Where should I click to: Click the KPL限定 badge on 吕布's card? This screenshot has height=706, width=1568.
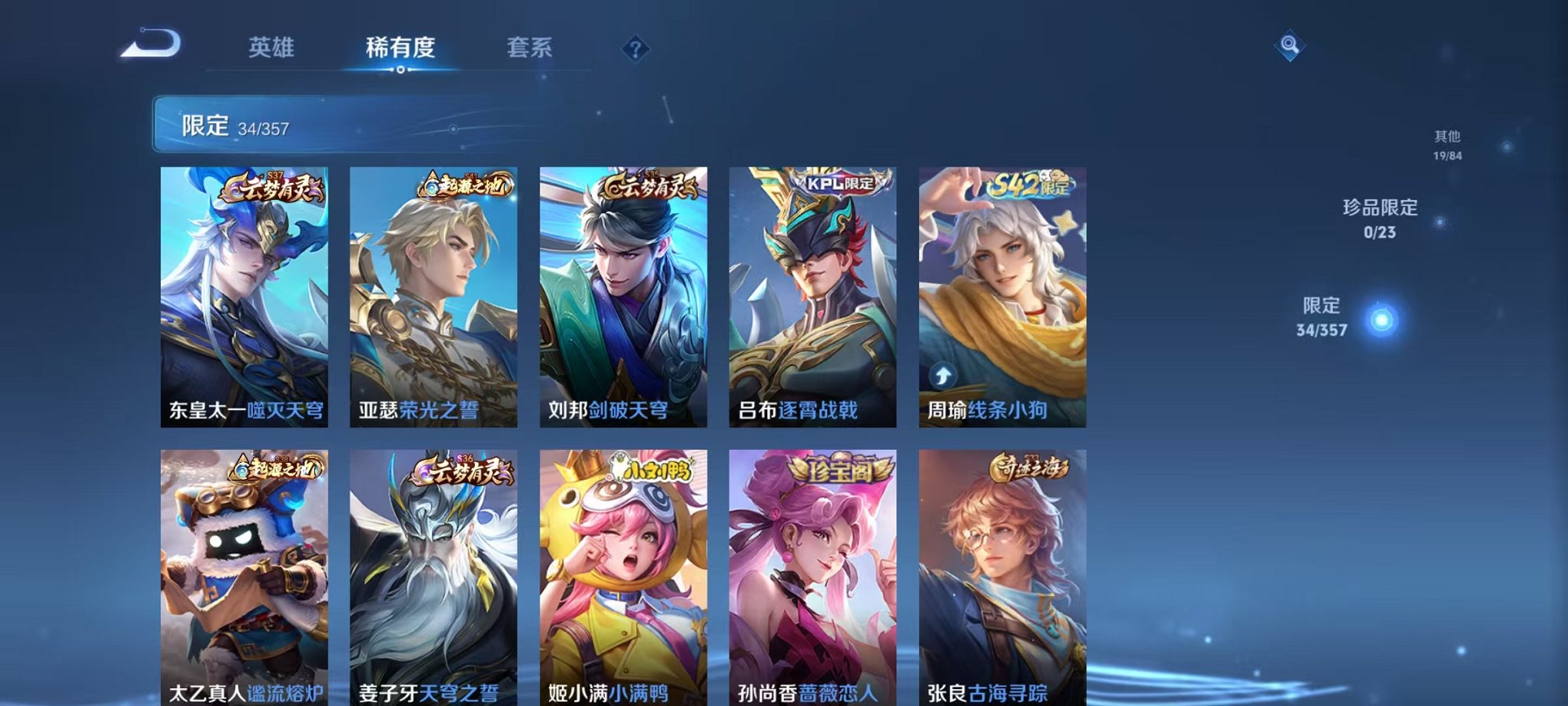pyautogui.click(x=839, y=185)
